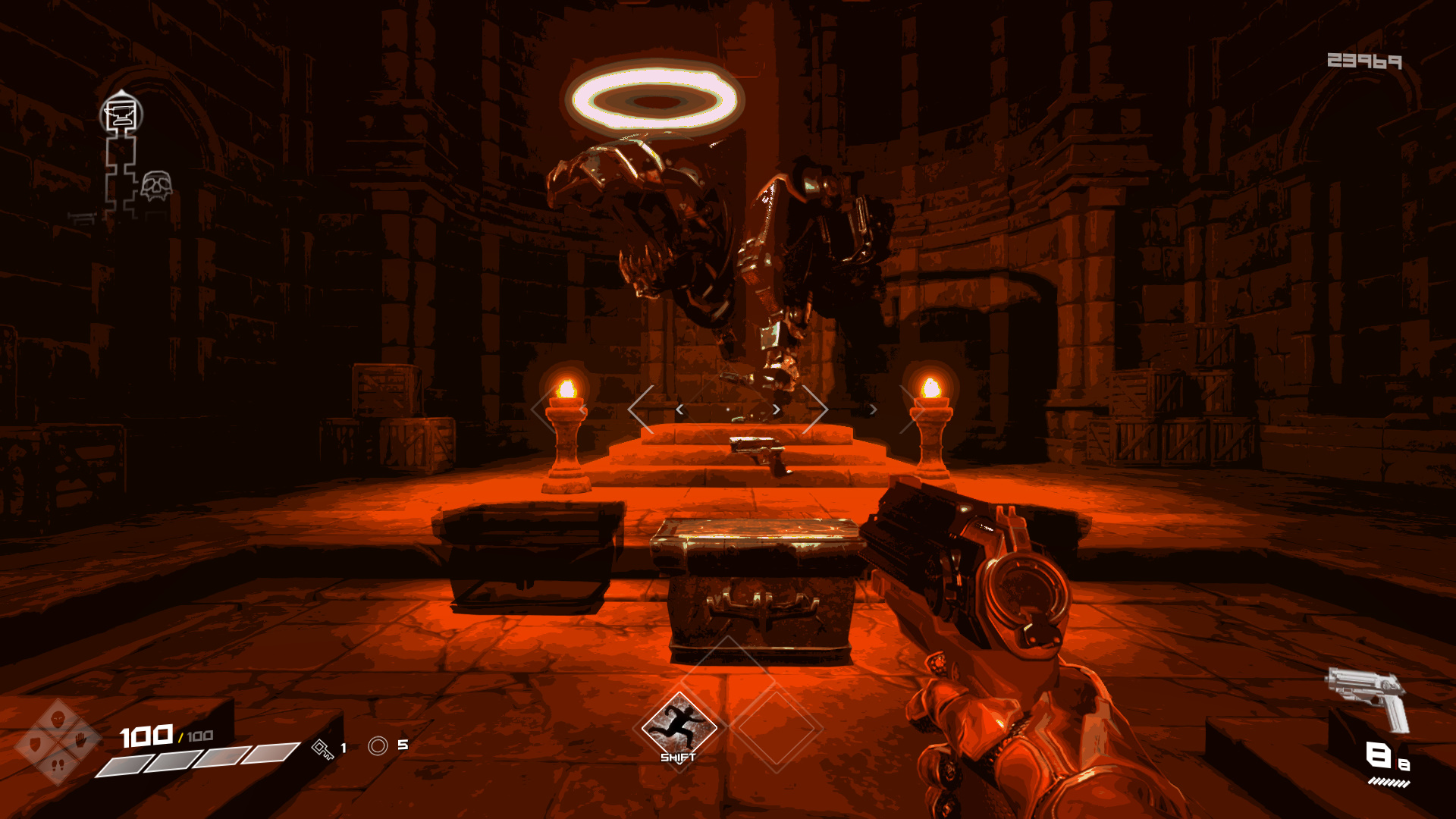Click the SHIFT dash ability icon
The width and height of the screenshot is (1456, 819).
point(679,726)
